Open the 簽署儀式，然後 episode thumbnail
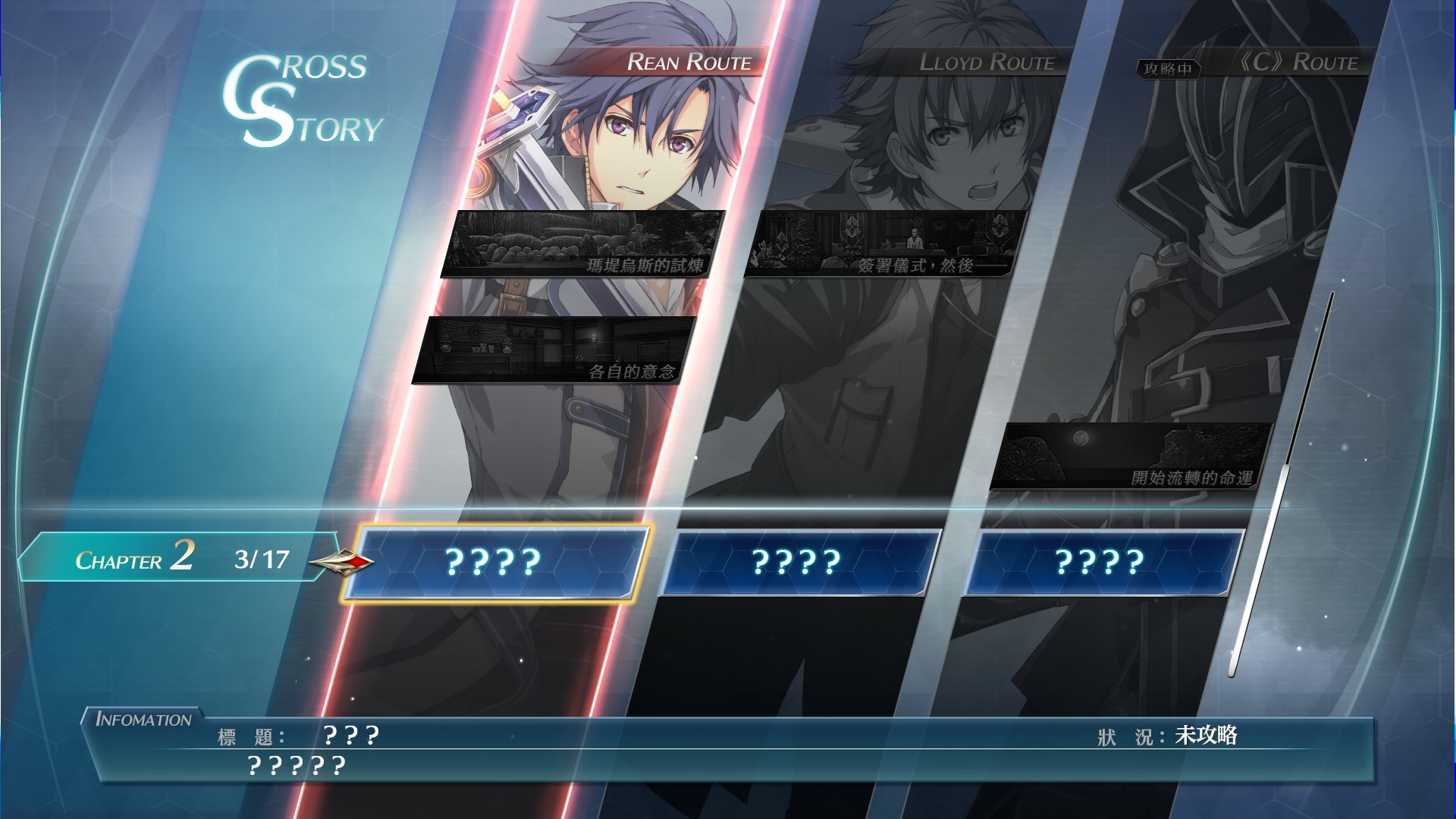 click(884, 244)
